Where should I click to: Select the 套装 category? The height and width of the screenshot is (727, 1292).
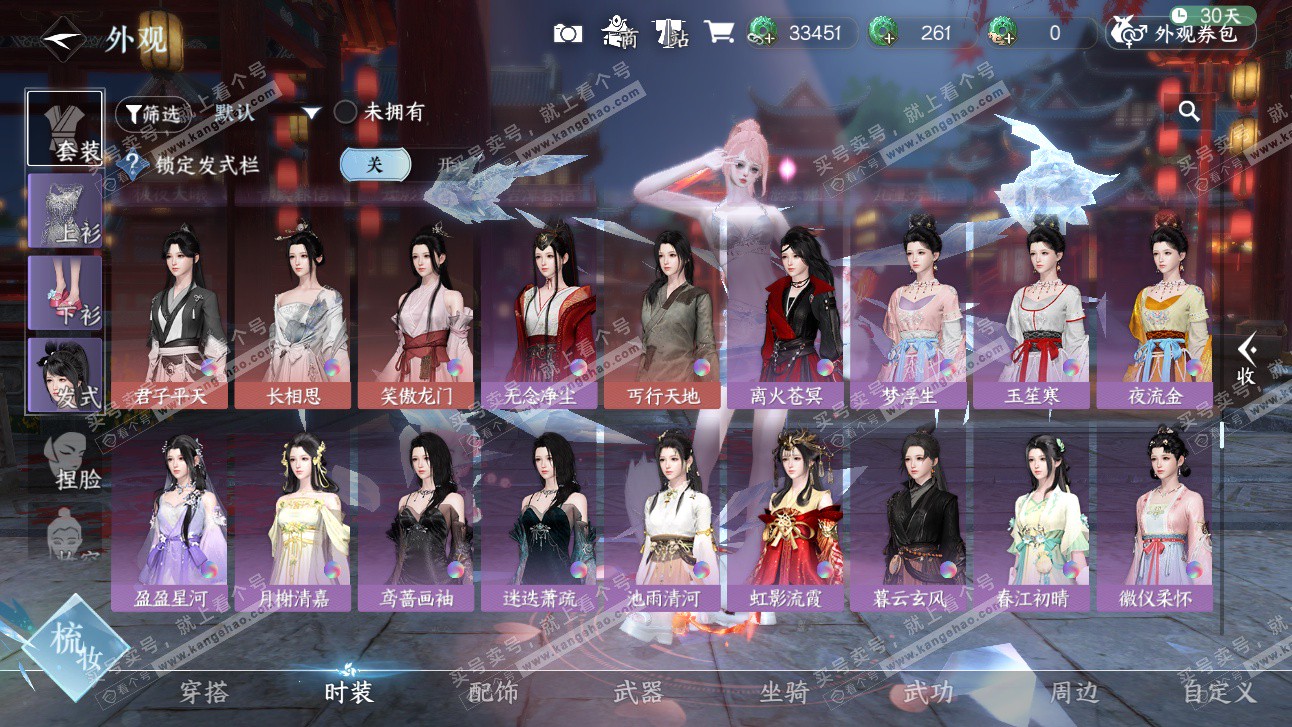[x=66, y=128]
